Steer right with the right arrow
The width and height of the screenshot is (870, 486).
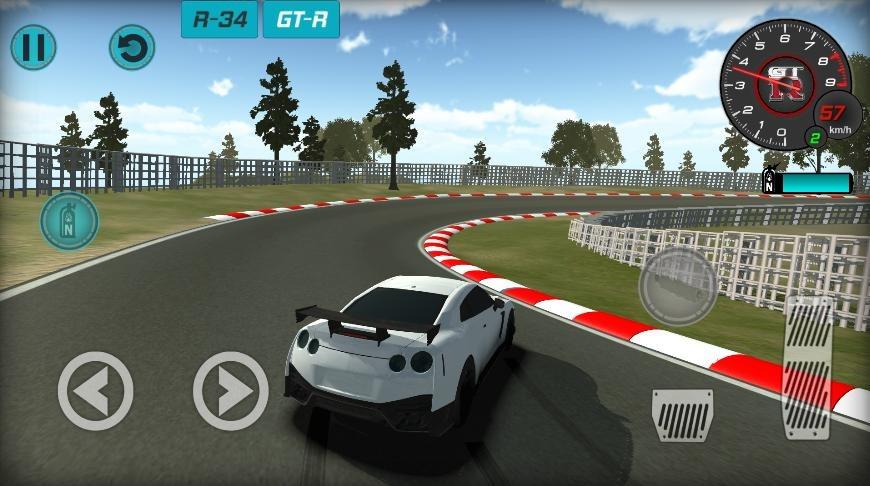pyautogui.click(x=230, y=391)
